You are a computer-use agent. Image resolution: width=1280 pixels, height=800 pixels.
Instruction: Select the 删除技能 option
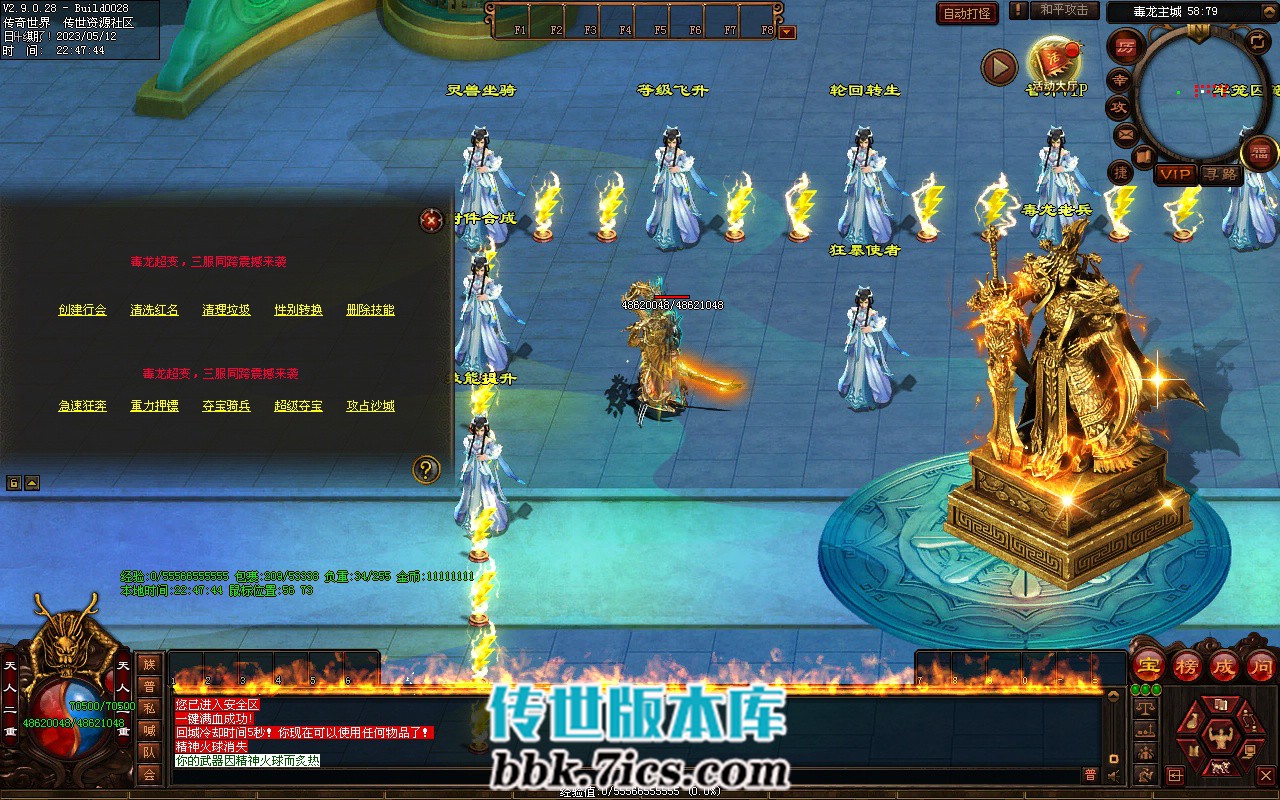coord(370,310)
